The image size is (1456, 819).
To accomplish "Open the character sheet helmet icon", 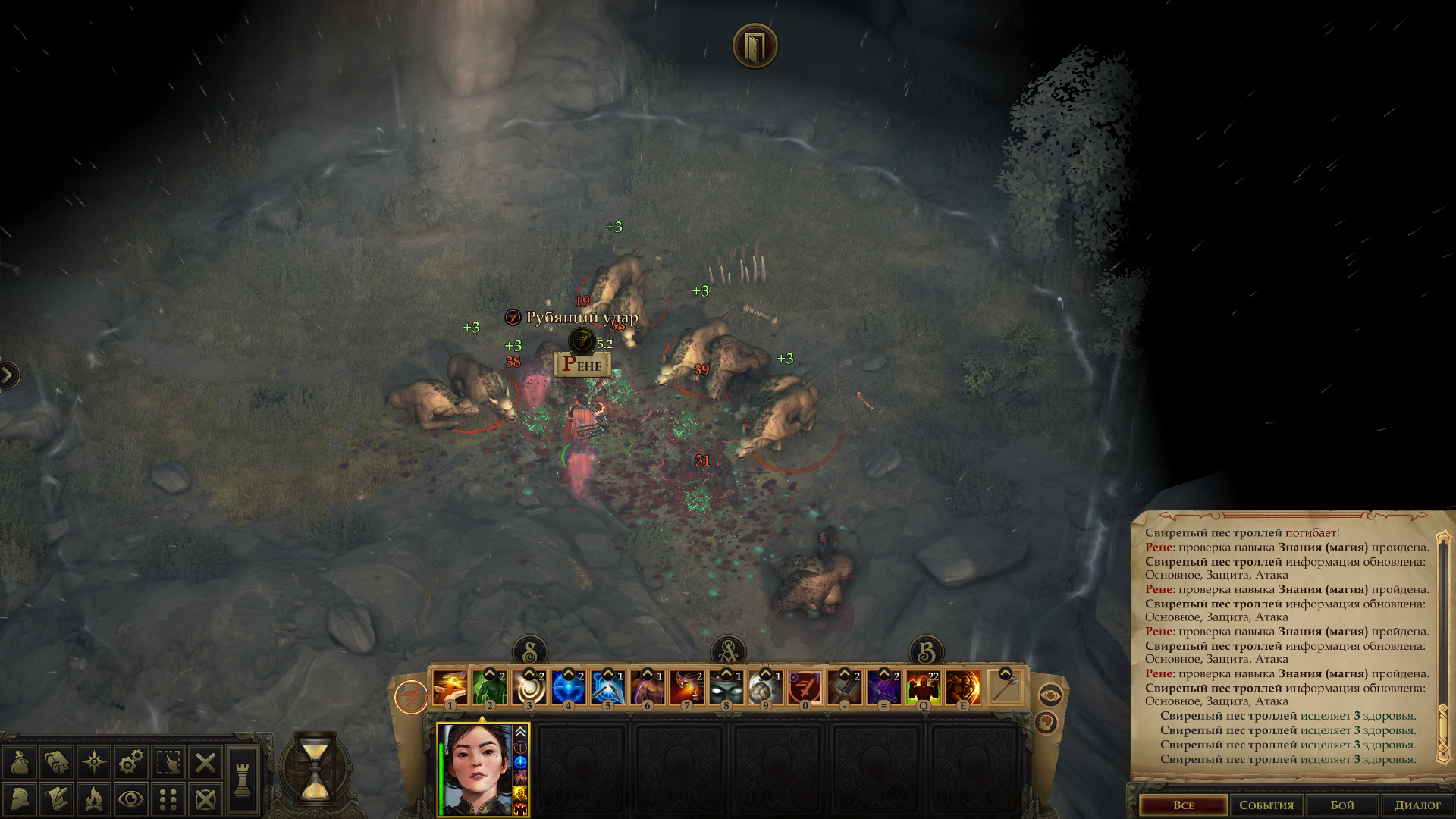I will (x=20, y=799).
